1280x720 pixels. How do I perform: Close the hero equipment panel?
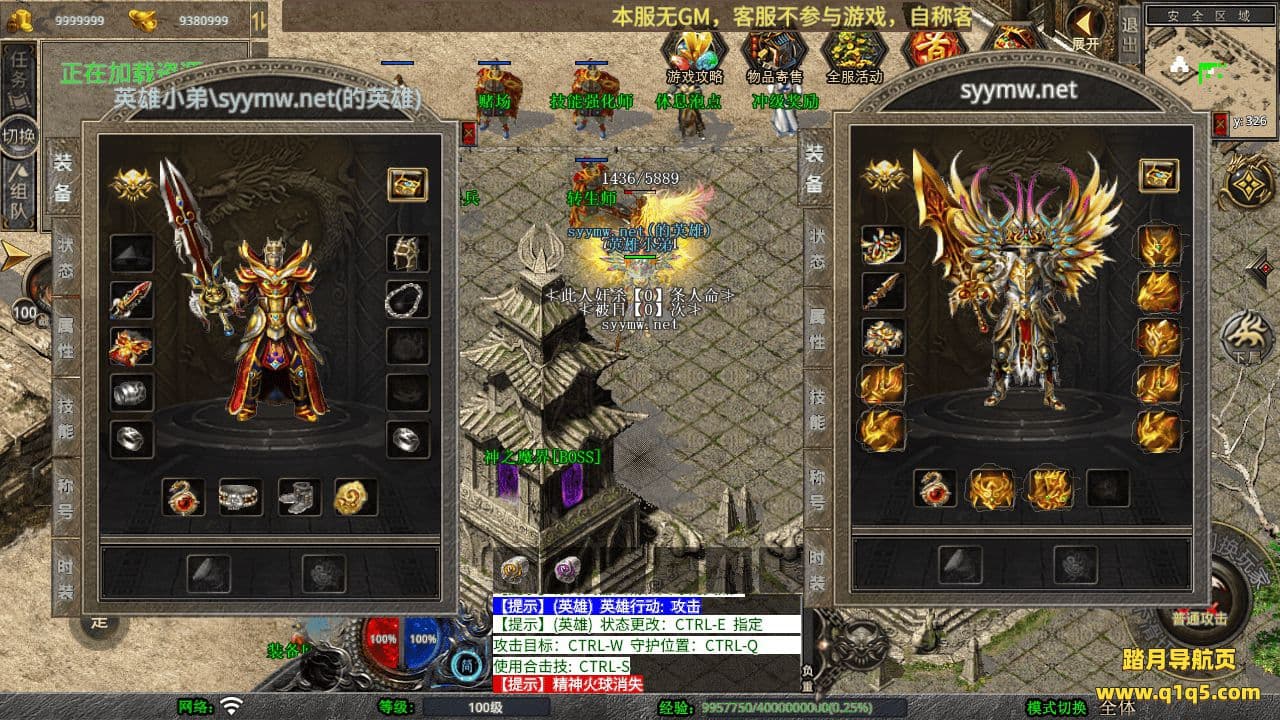469,132
